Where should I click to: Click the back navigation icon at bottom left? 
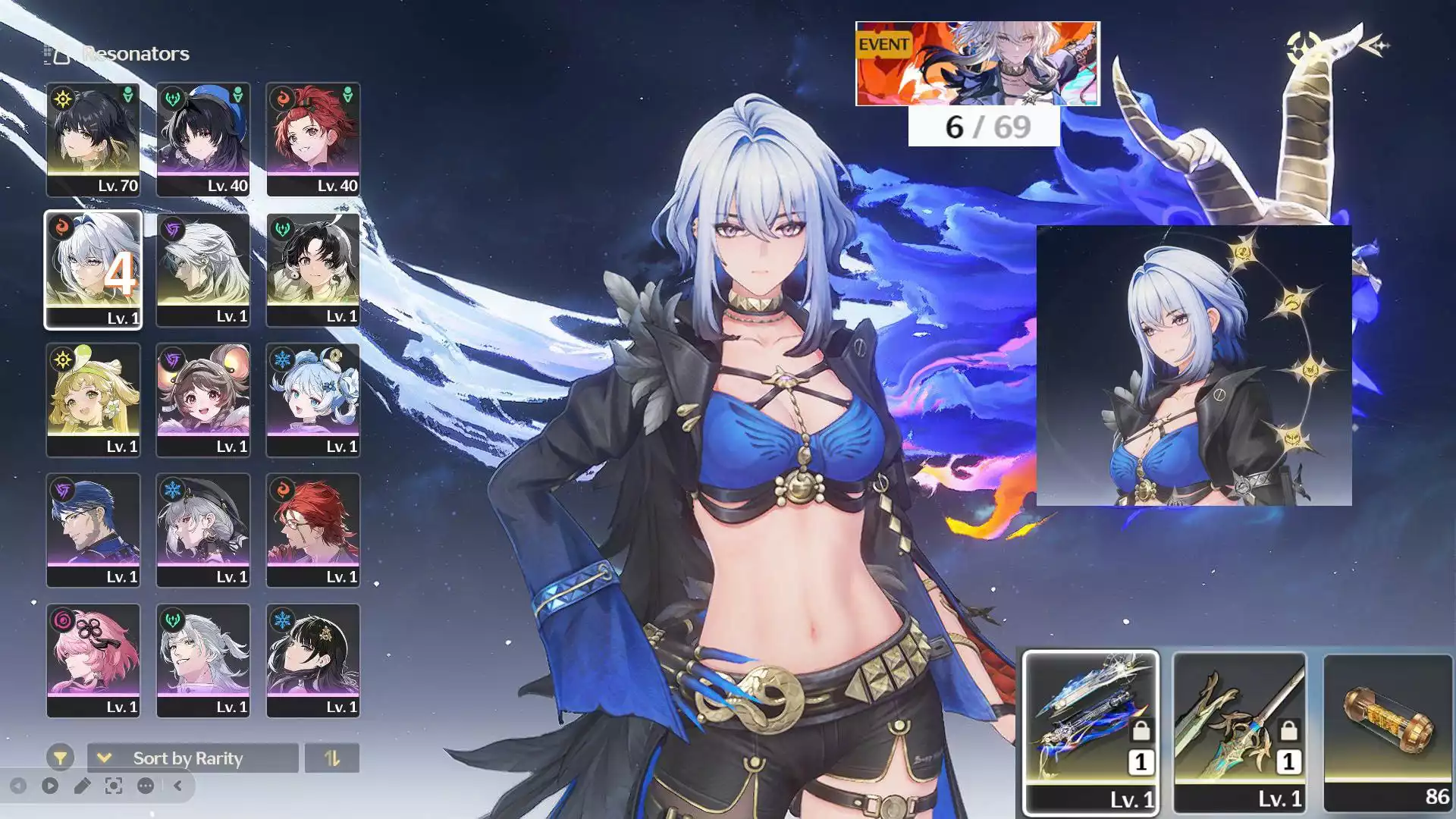click(17, 784)
